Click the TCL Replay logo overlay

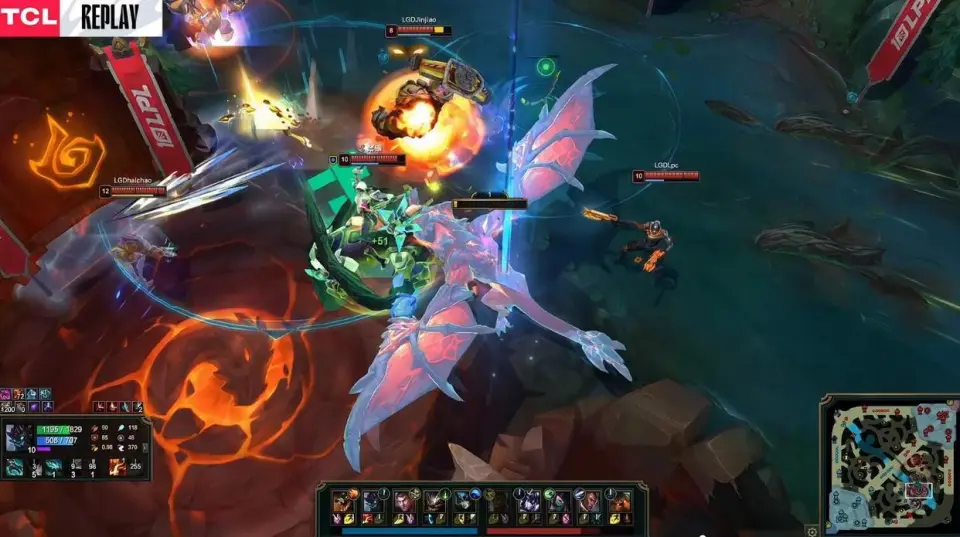(80, 17)
